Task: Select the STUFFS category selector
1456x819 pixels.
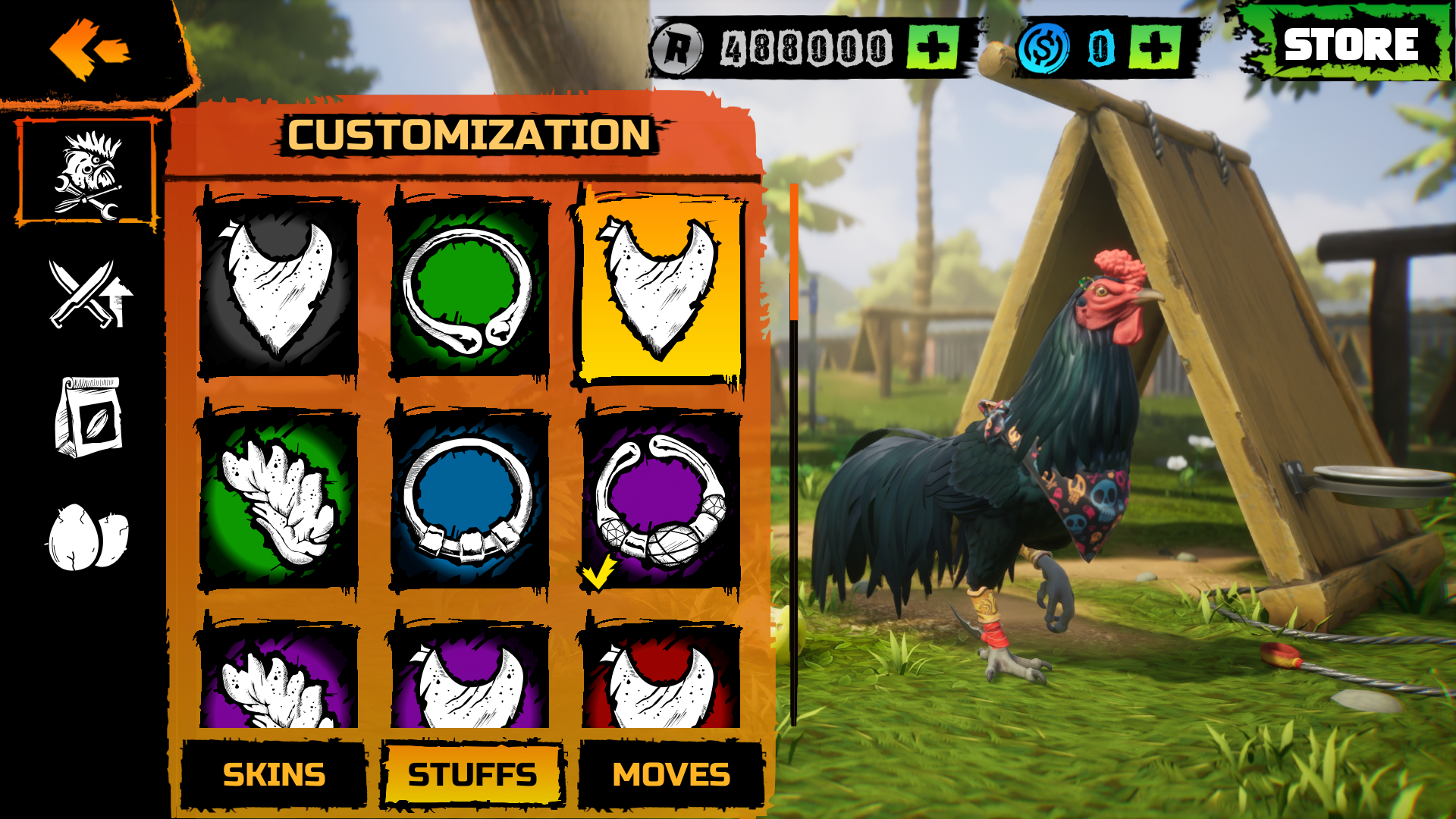Action: (x=472, y=775)
